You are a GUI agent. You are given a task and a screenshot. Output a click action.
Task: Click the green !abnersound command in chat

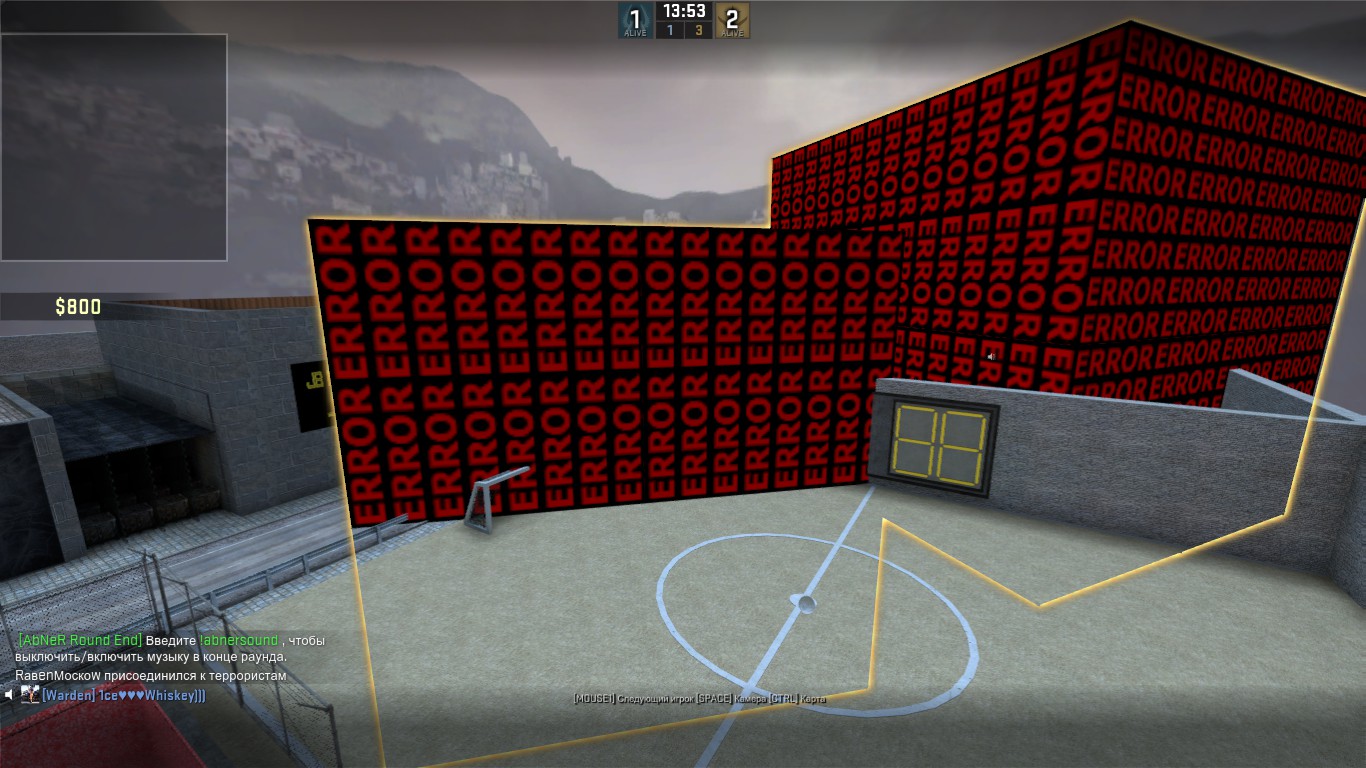point(239,640)
